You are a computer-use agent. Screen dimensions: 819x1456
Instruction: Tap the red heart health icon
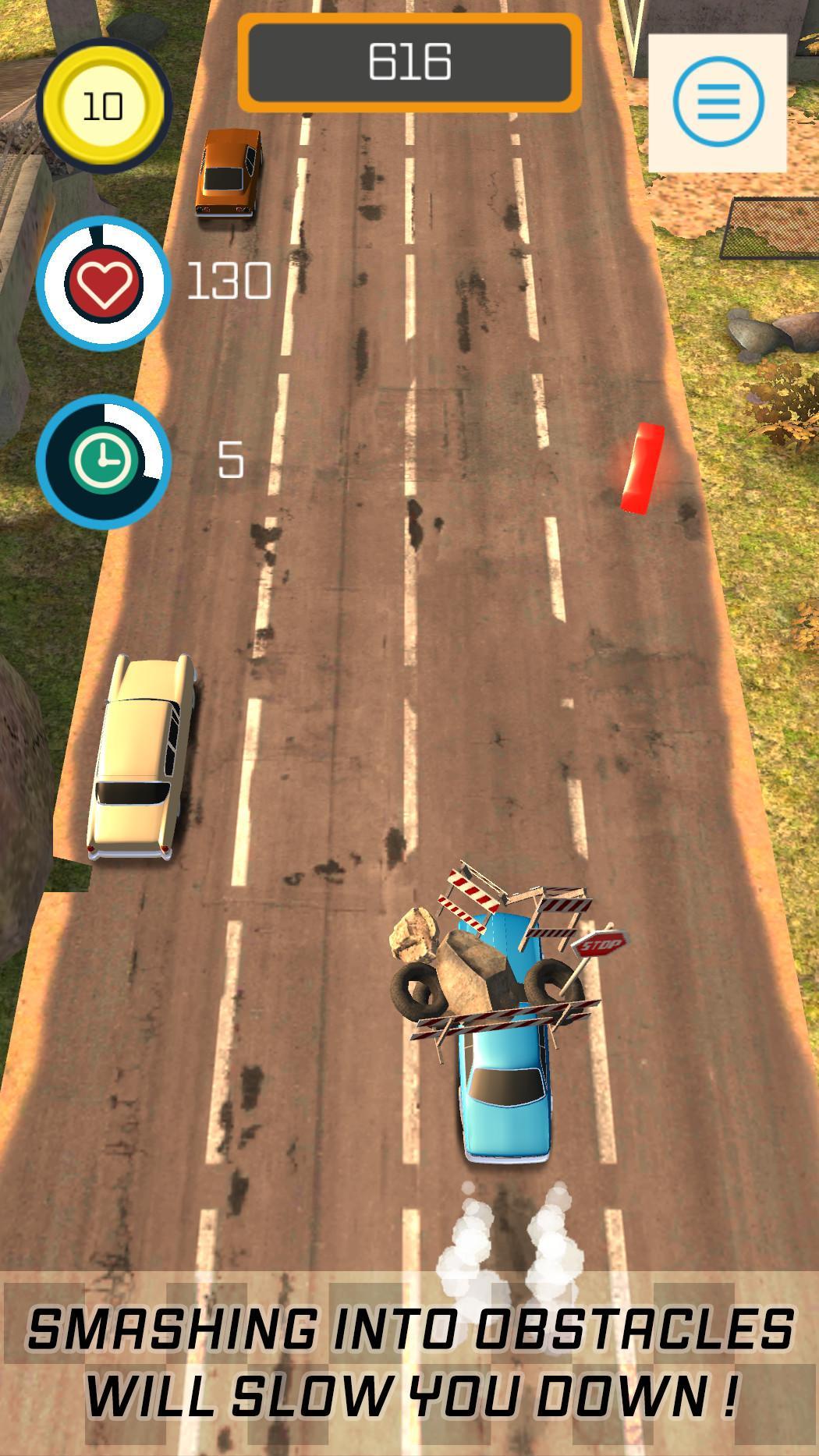click(102, 283)
